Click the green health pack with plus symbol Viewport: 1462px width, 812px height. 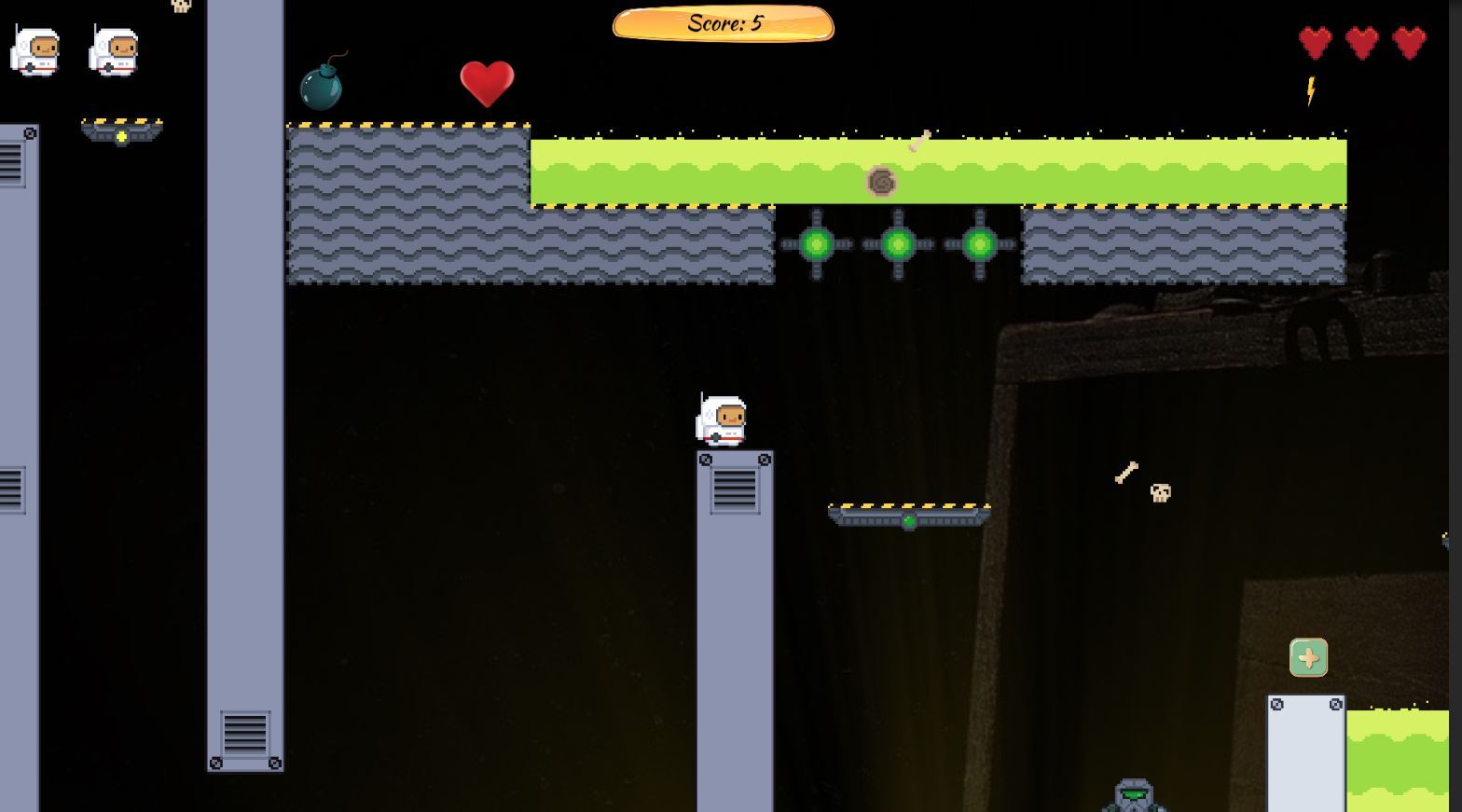click(x=1308, y=657)
